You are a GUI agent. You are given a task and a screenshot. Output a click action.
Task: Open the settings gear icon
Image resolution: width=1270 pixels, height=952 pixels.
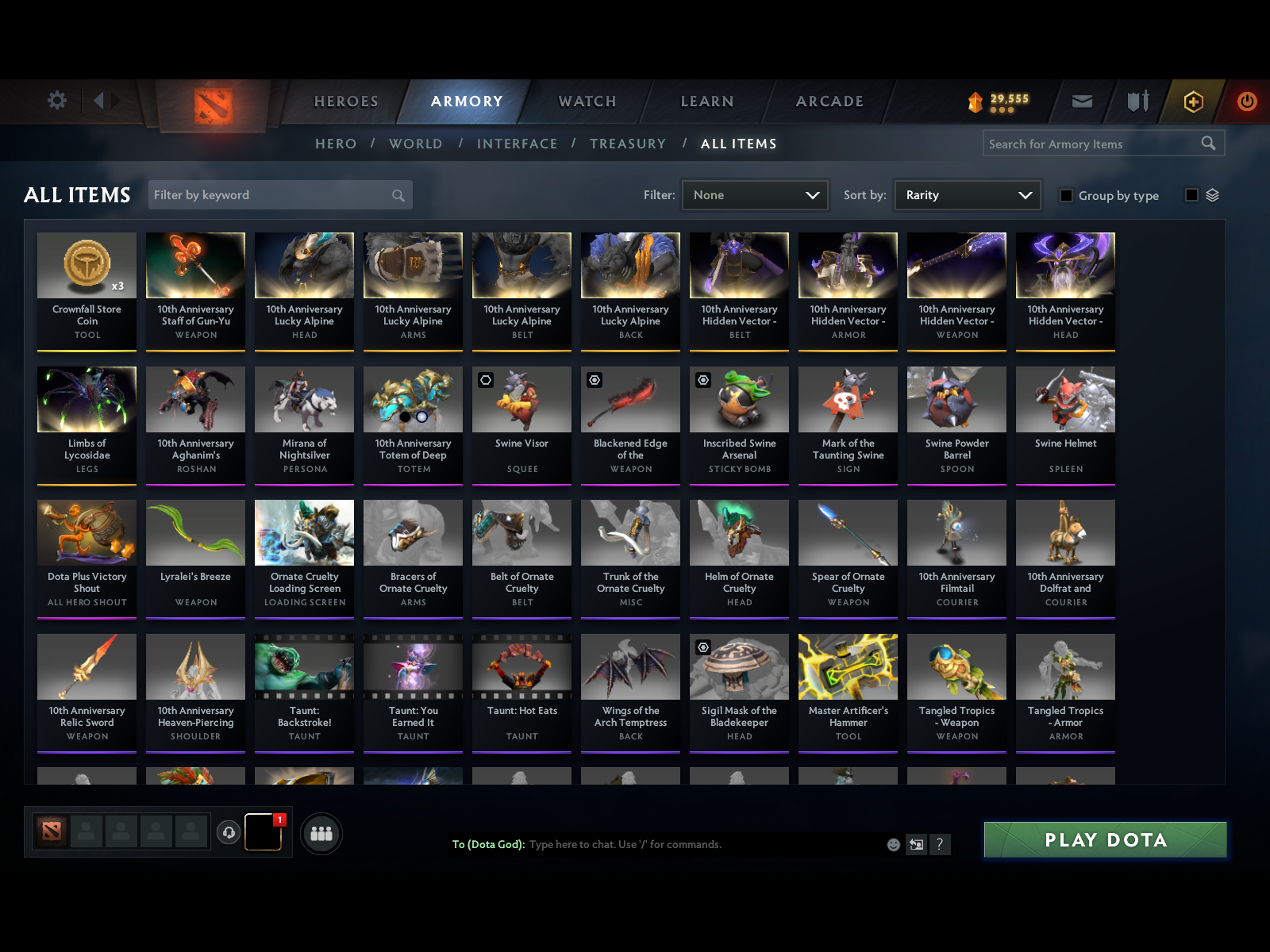56,101
